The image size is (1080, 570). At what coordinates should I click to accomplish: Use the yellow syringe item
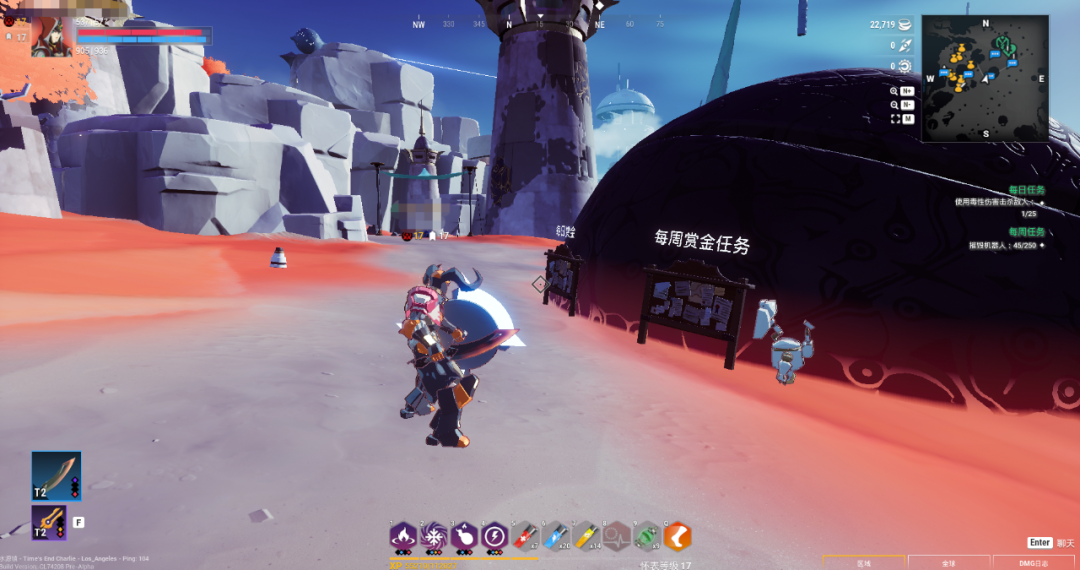click(x=587, y=537)
